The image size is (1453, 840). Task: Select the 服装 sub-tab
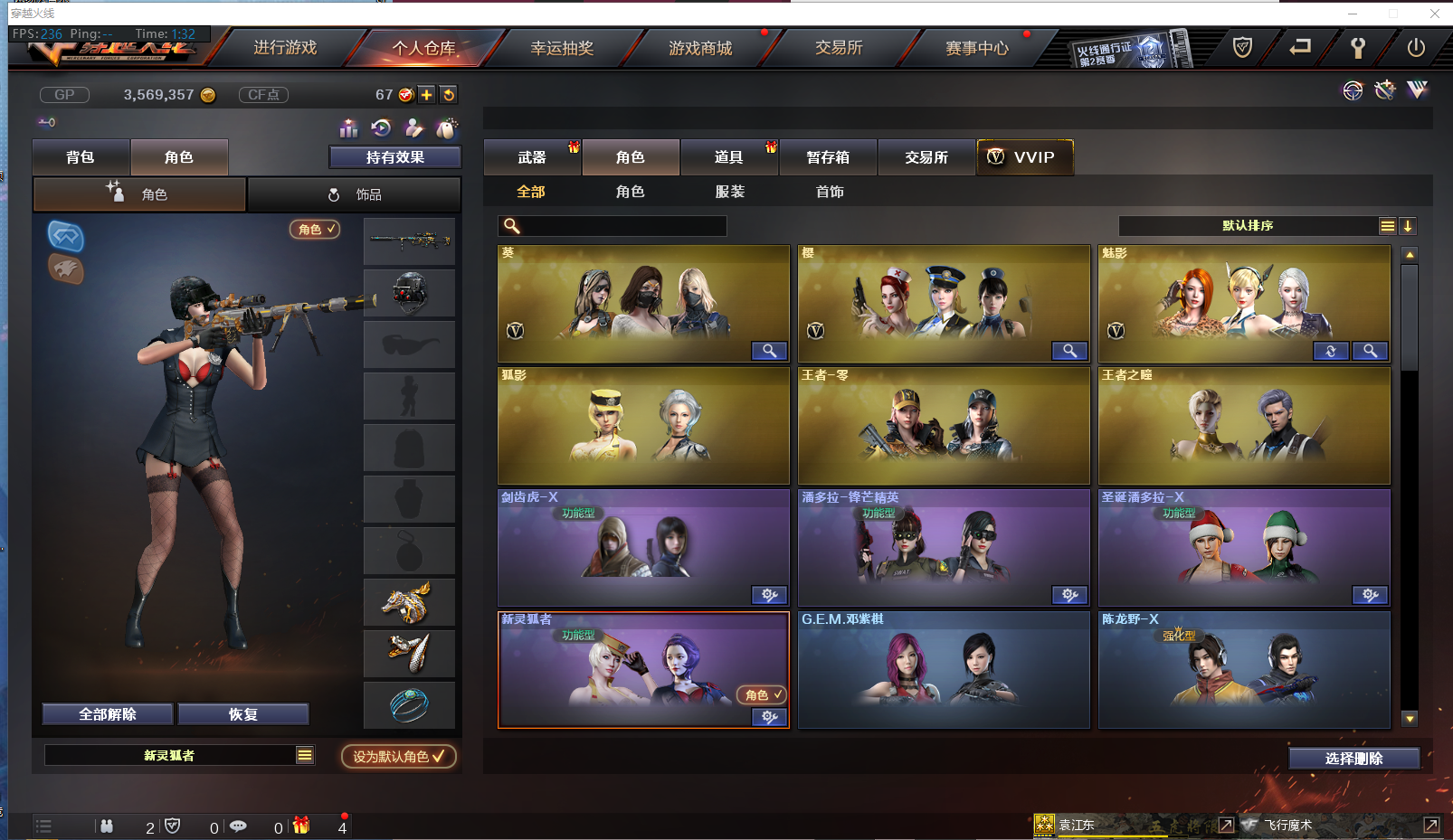[x=729, y=191]
